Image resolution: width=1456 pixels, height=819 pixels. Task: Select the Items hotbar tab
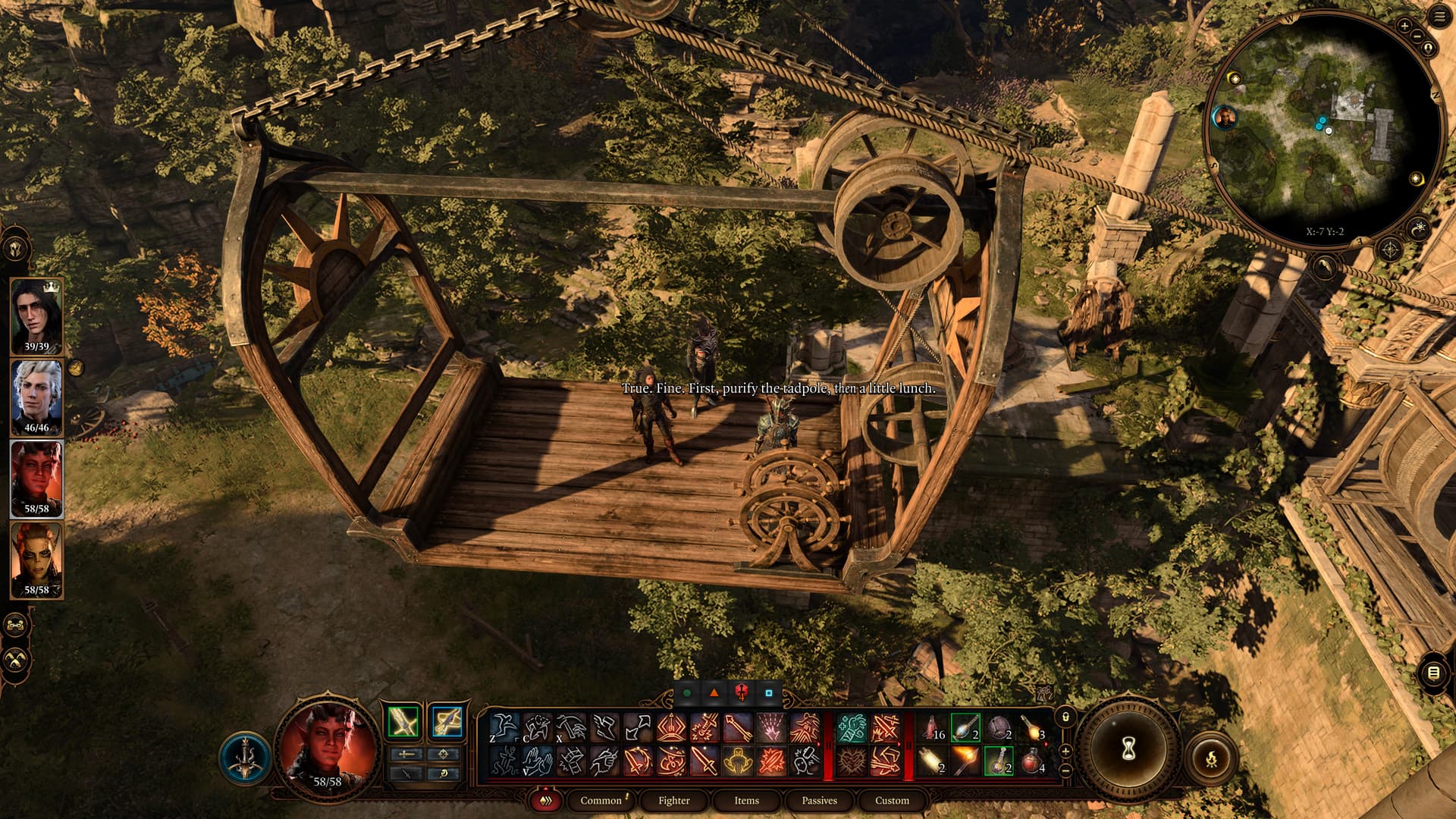point(746,800)
